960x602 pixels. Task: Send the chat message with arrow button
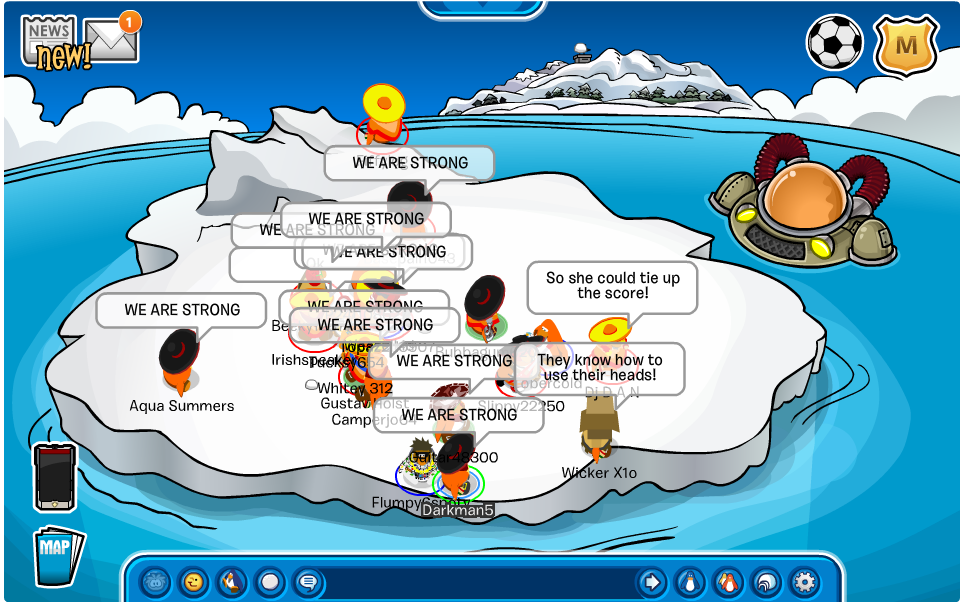pos(651,581)
